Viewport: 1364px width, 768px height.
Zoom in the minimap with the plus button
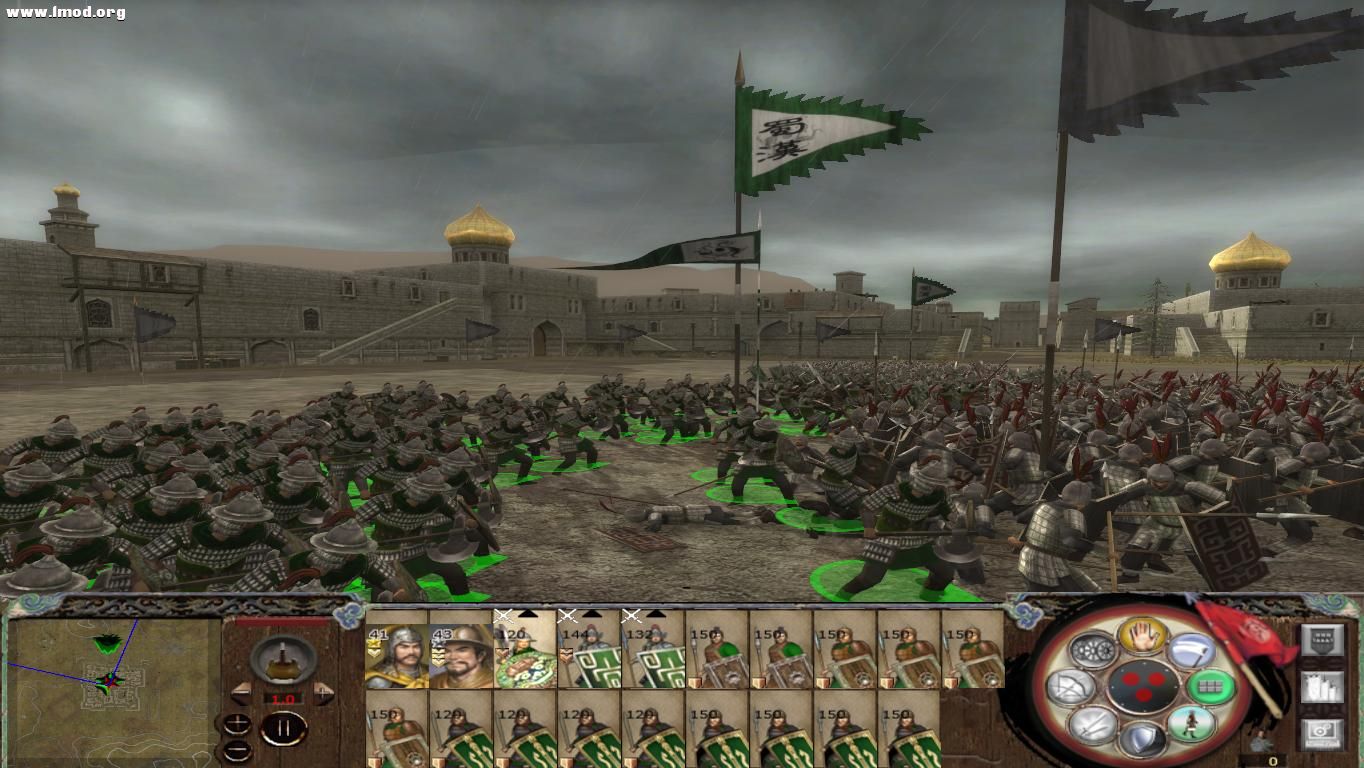(x=237, y=723)
